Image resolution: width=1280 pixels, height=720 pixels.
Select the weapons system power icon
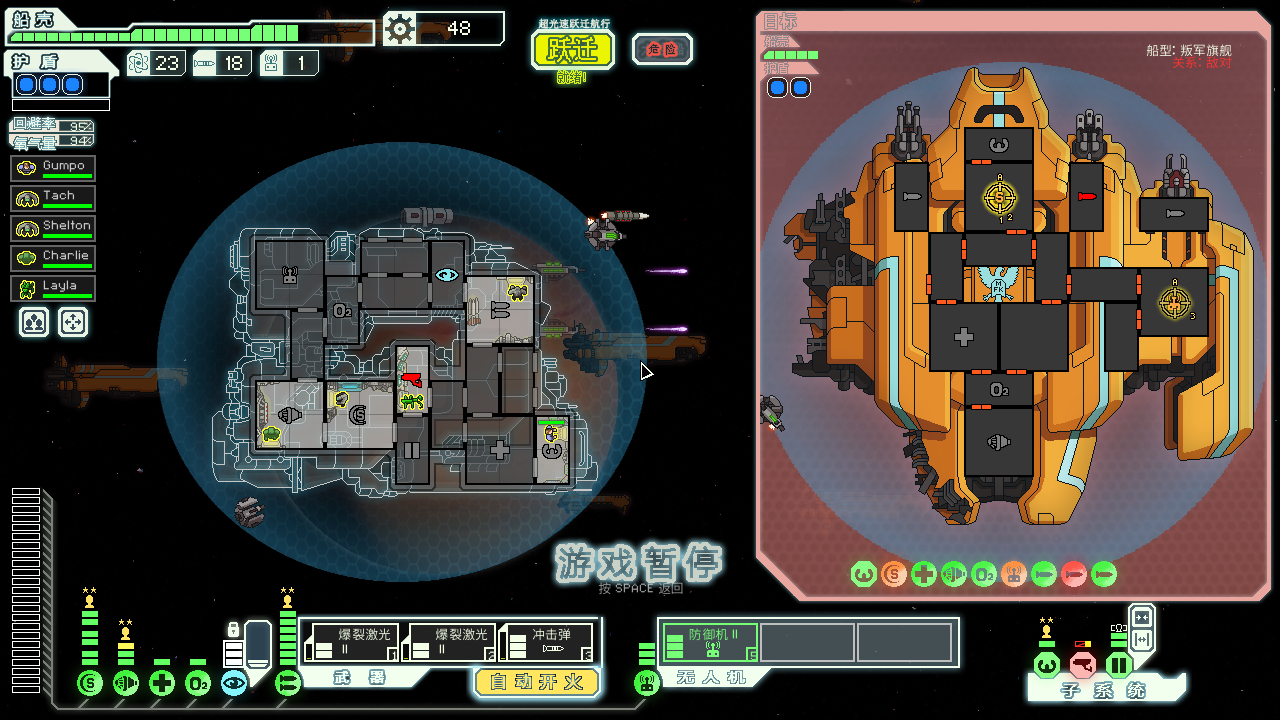288,683
